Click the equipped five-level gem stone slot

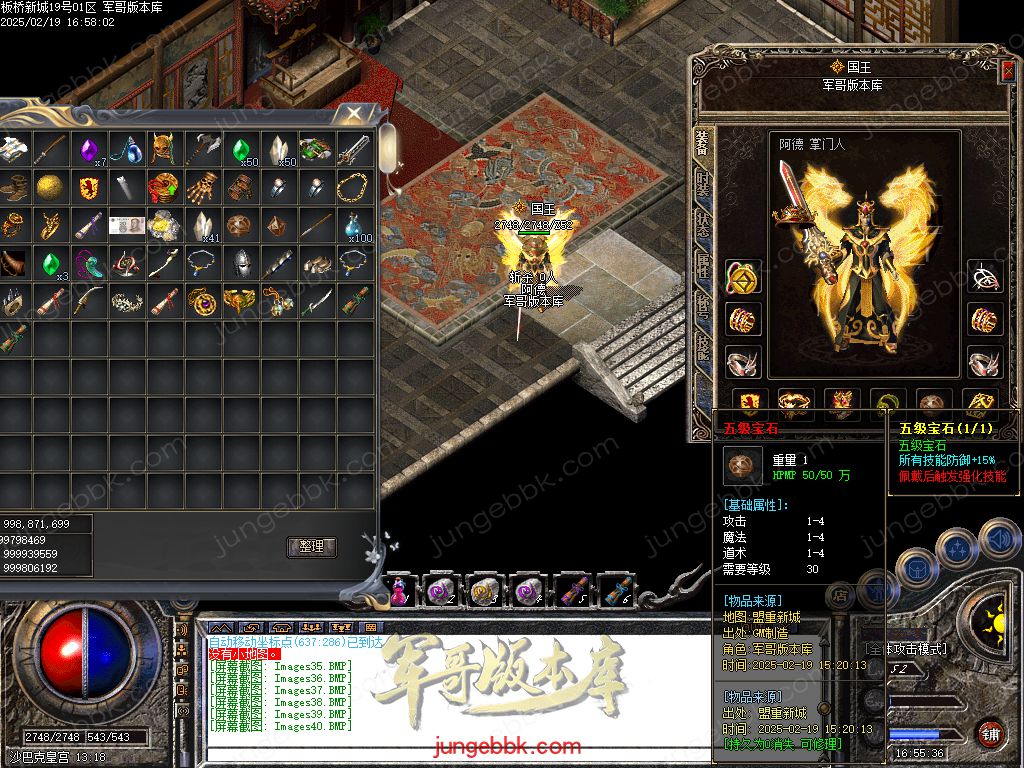[932, 403]
